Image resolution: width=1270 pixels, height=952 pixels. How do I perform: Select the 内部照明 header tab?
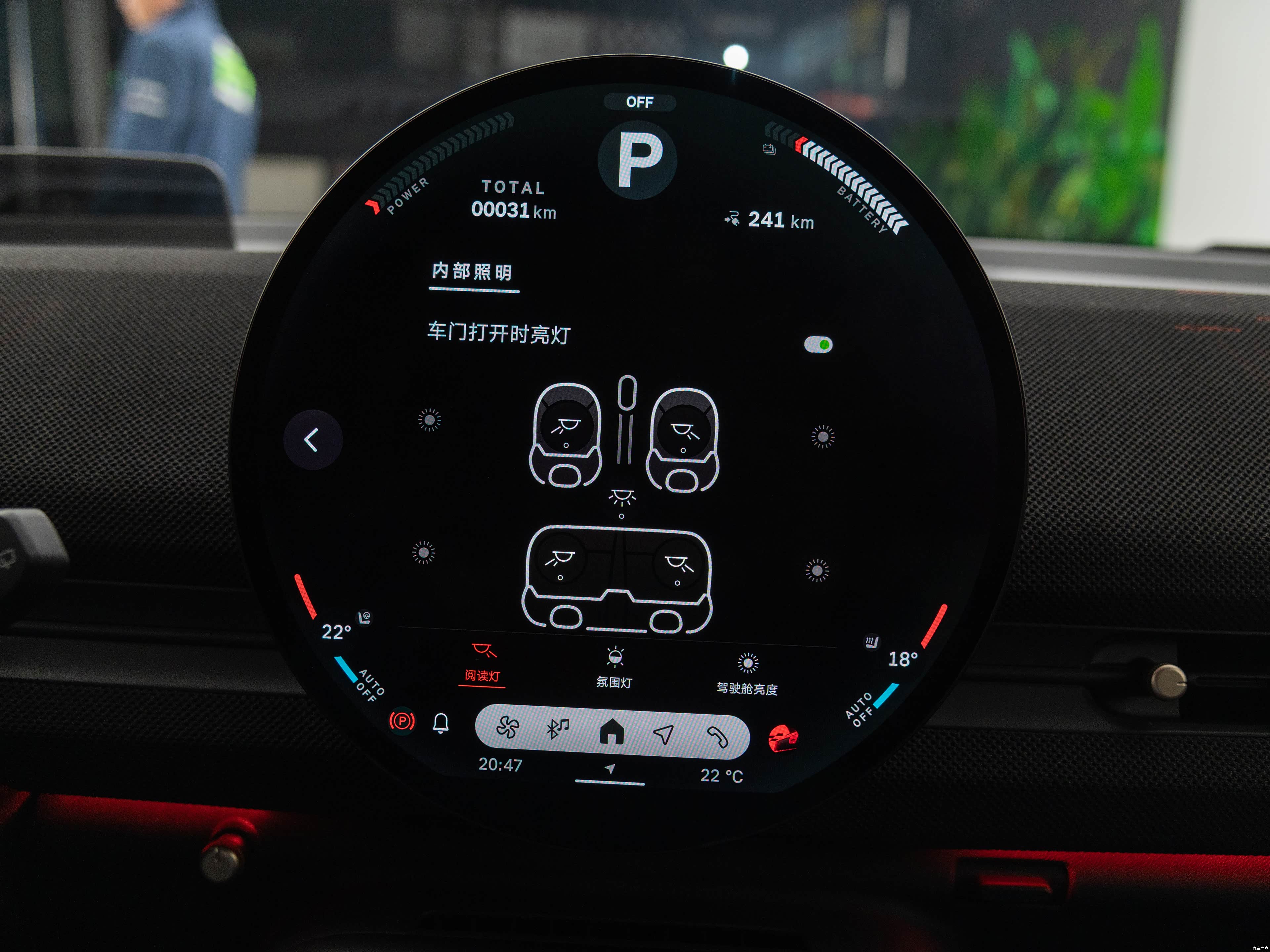[473, 272]
